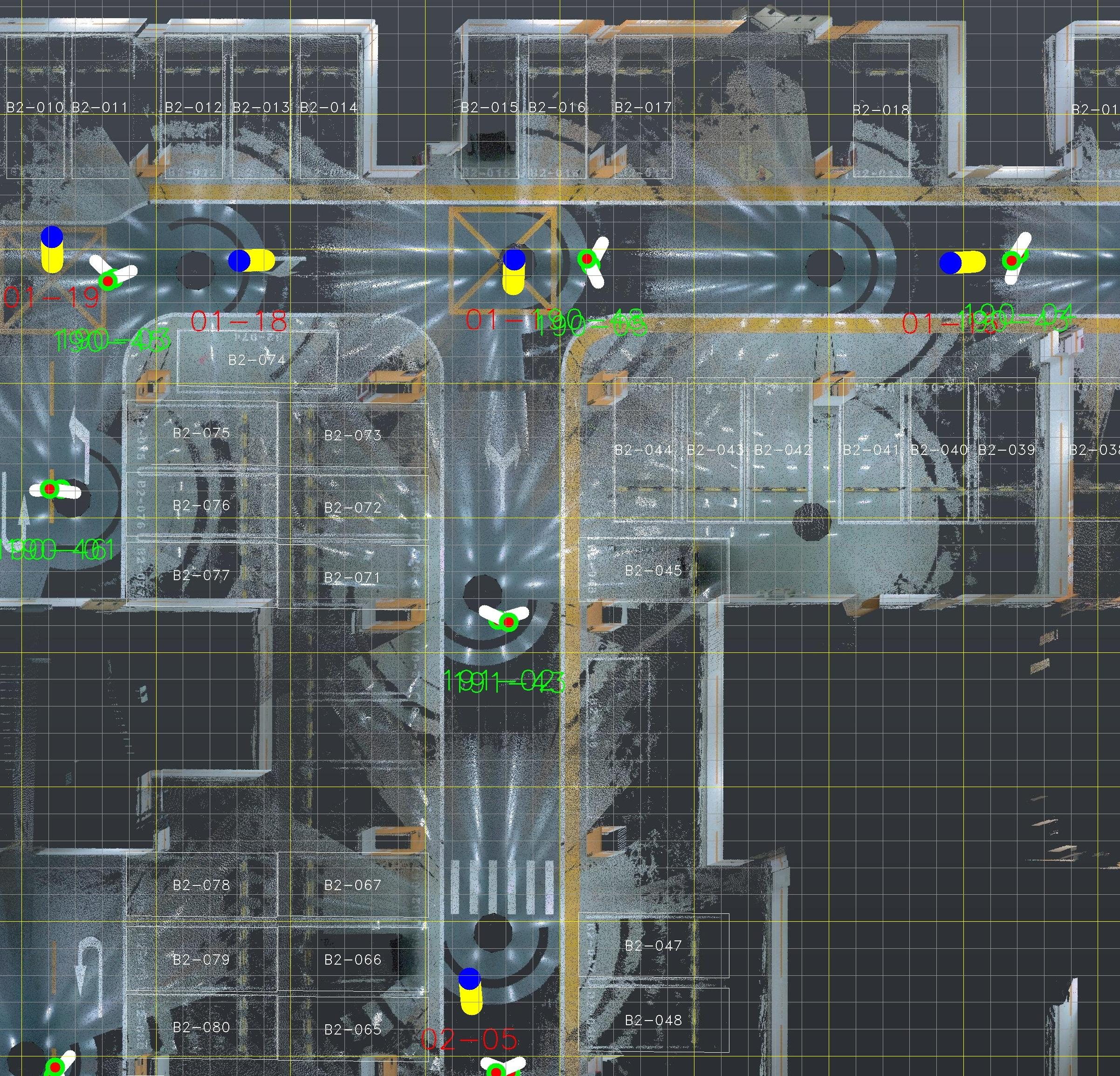
Task: Select the blue-yellow marker labeled 01-19
Action: point(52,250)
